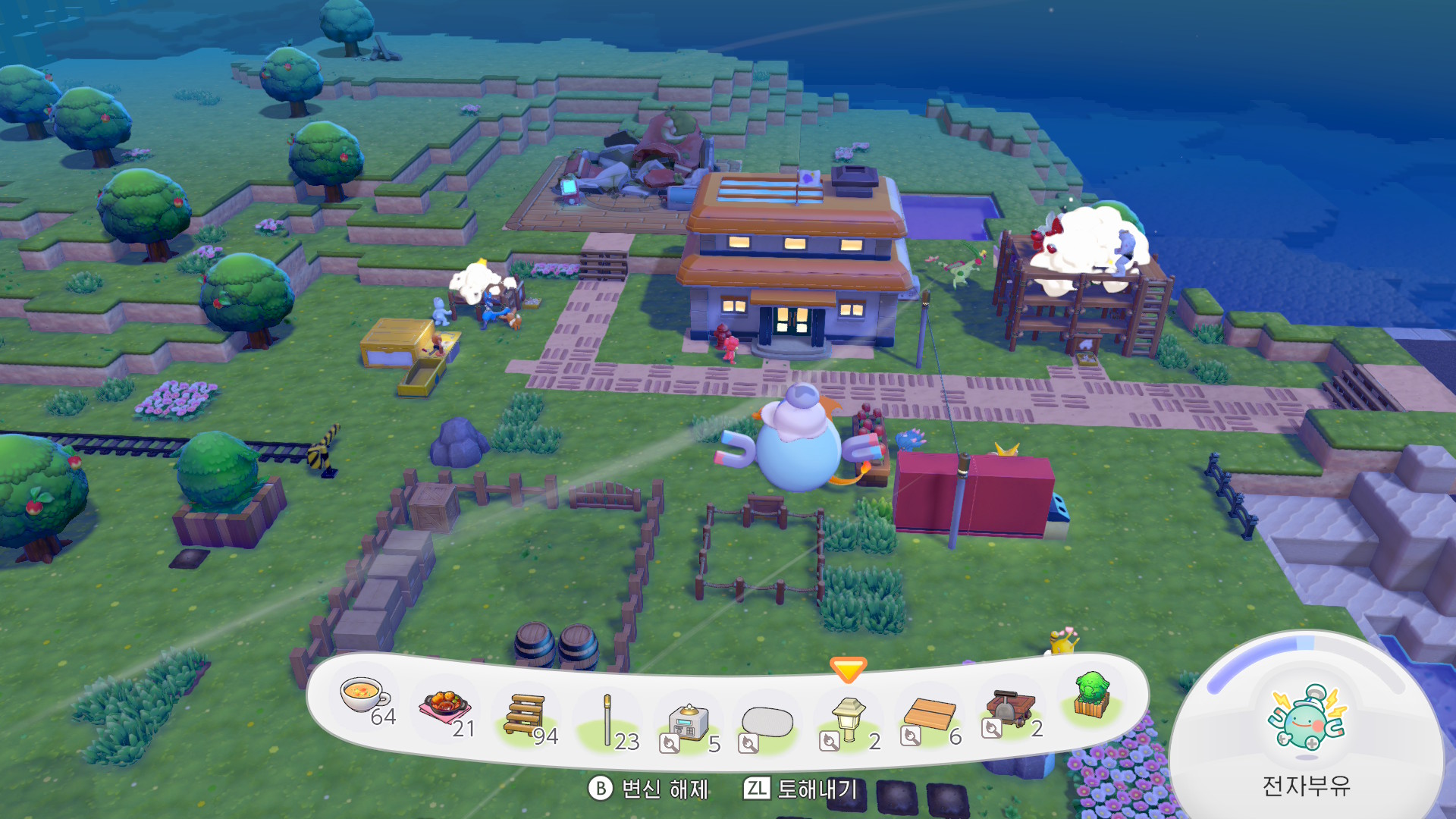
Task: Choose the gray oval rug item
Action: pyautogui.click(x=767, y=723)
